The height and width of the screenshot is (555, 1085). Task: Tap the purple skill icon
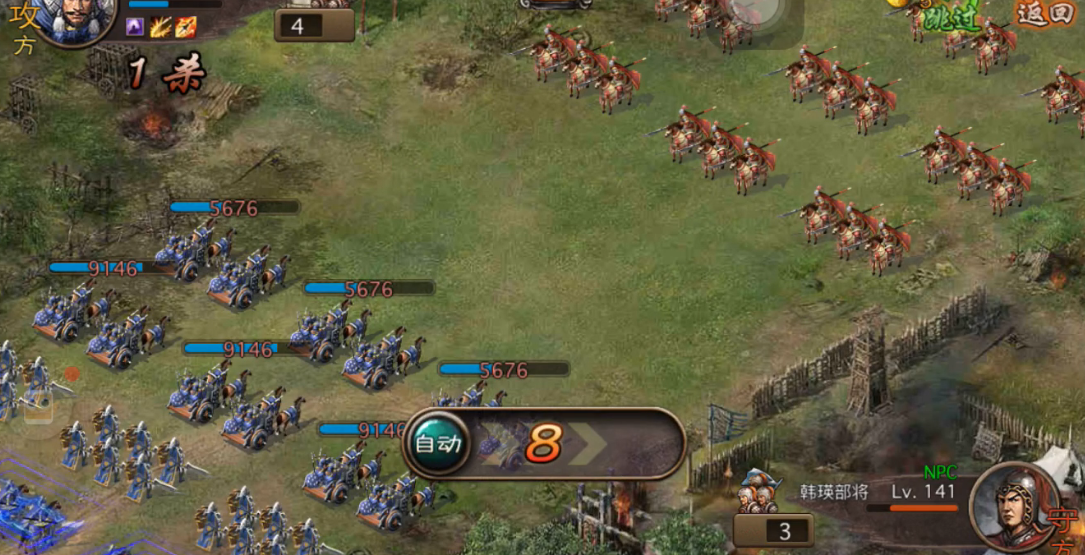point(135,27)
